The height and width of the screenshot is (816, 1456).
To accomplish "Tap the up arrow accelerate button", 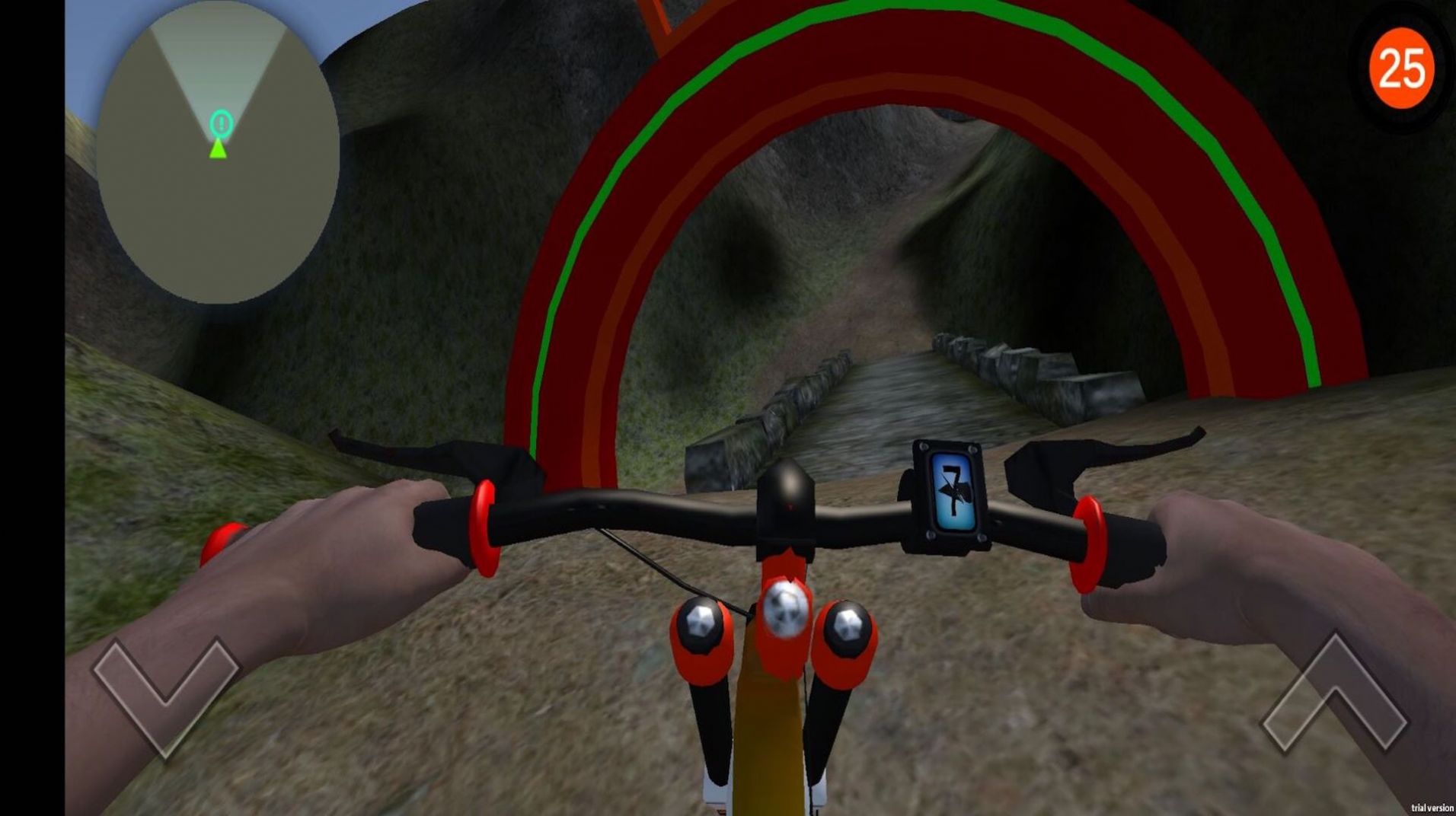I will [x=1334, y=695].
